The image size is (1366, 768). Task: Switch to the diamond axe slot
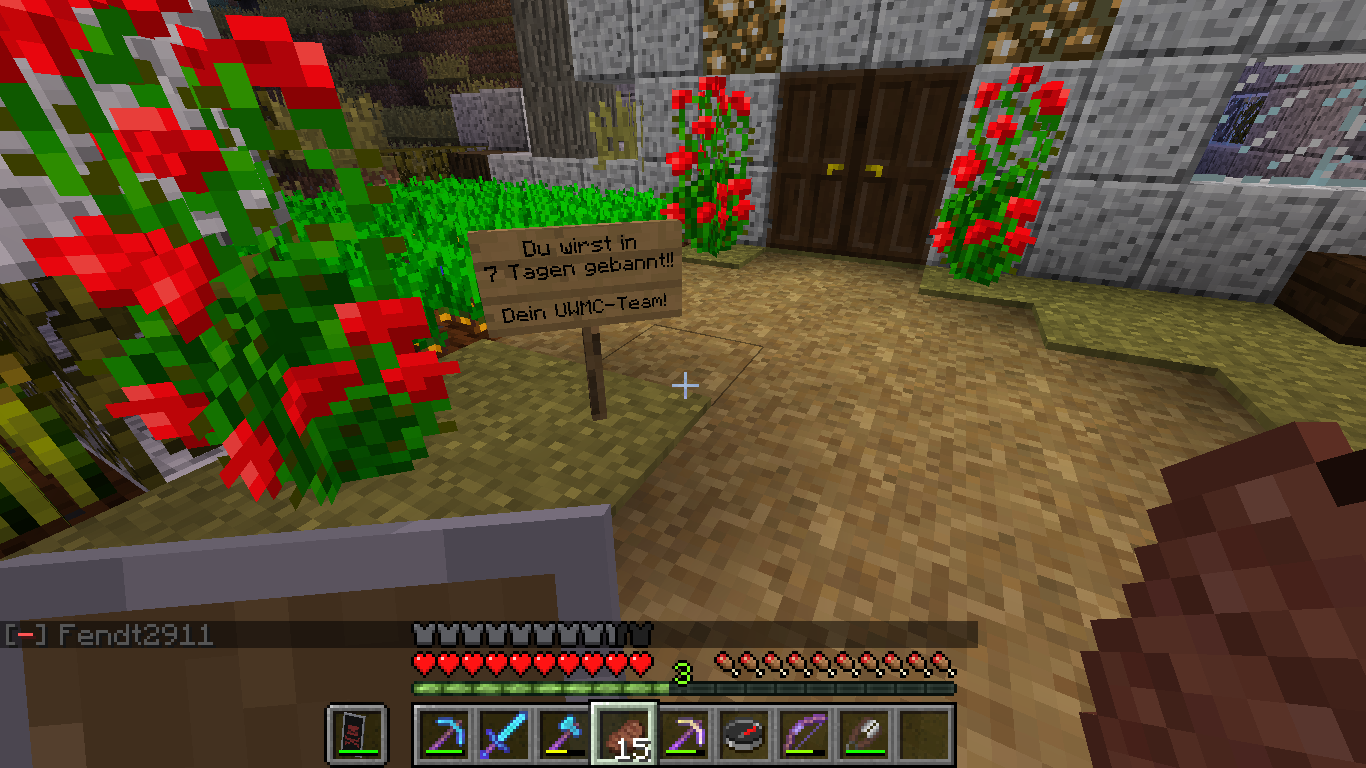pyautogui.click(x=564, y=734)
